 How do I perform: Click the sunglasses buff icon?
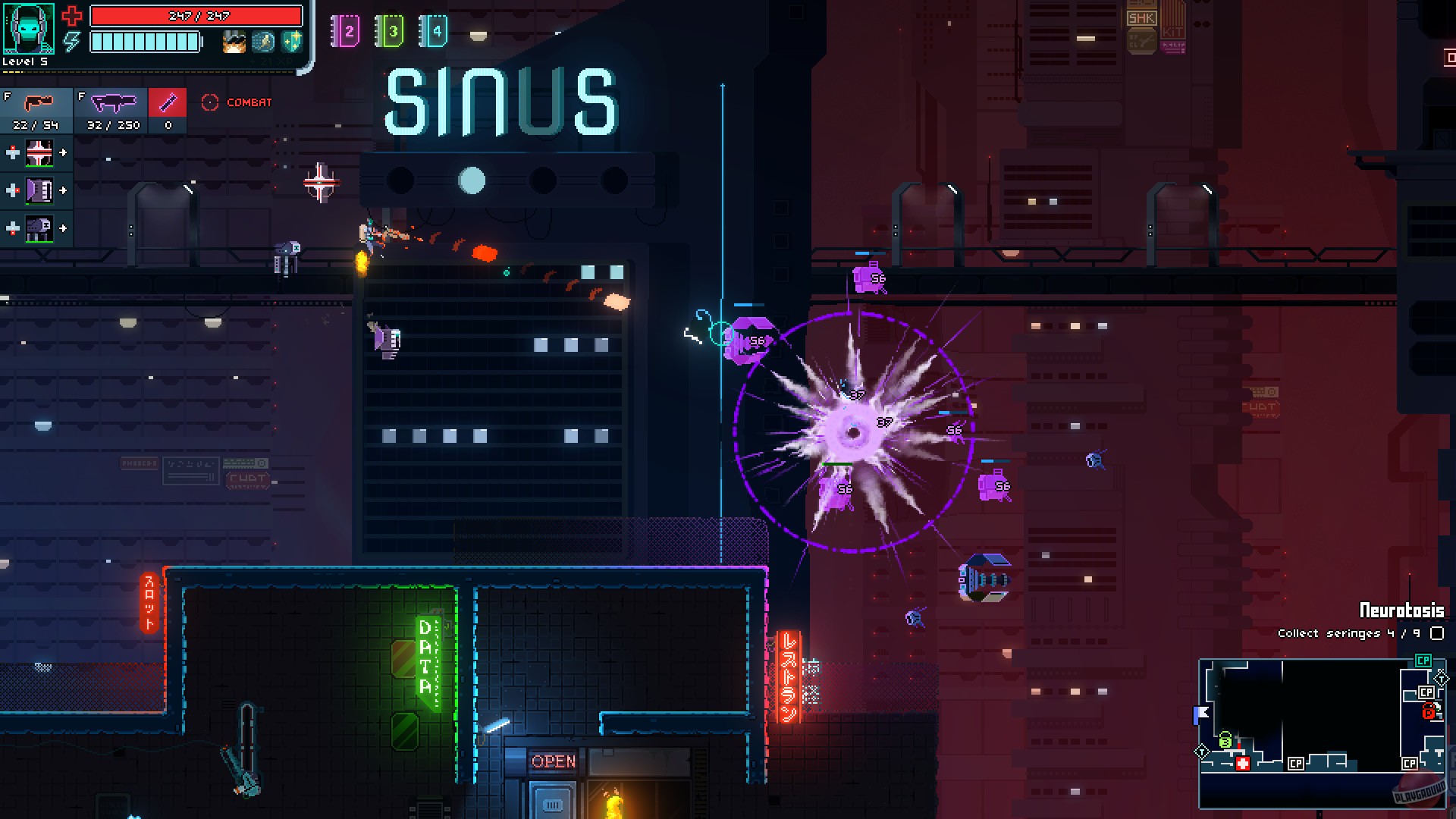tap(234, 42)
